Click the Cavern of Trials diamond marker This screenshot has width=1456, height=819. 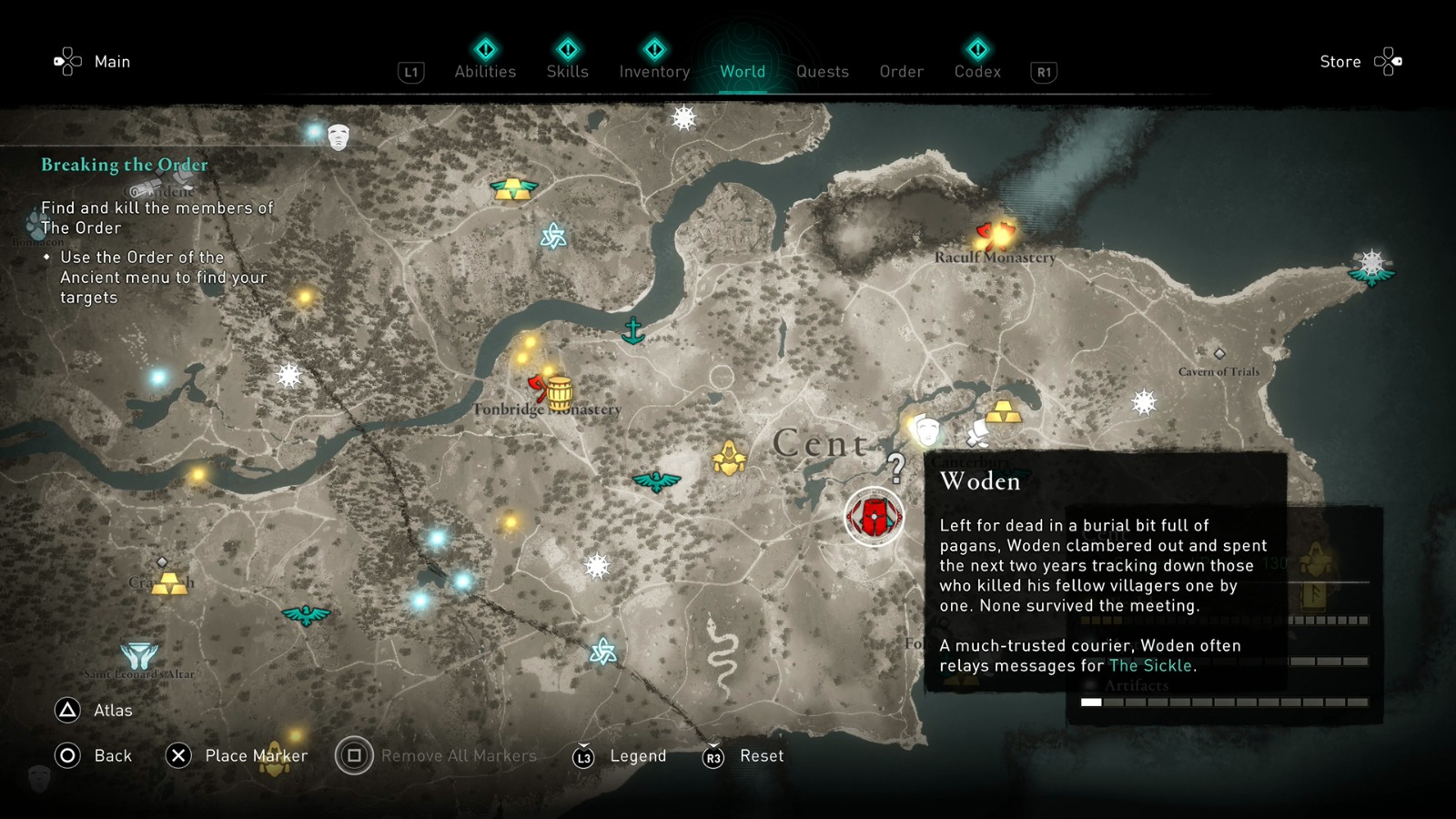click(1219, 355)
